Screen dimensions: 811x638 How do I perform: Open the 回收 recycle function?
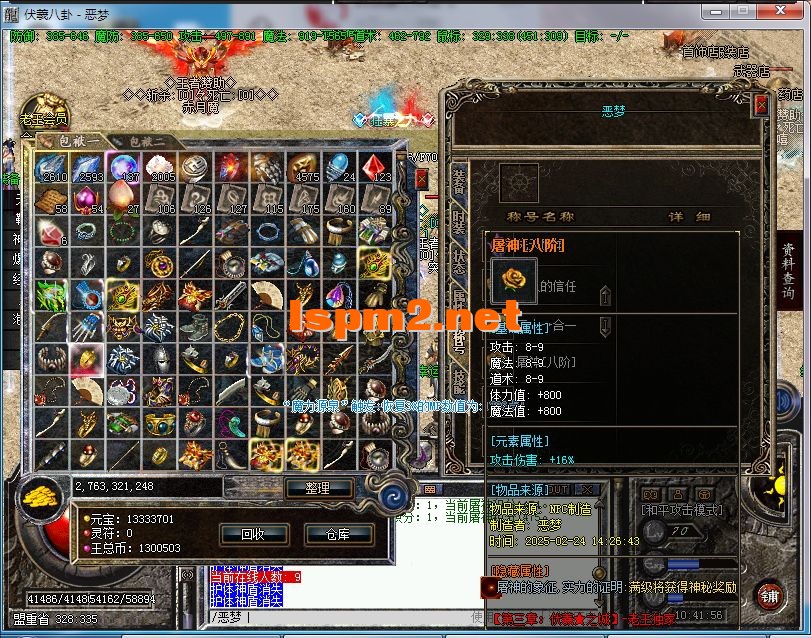pyautogui.click(x=251, y=534)
